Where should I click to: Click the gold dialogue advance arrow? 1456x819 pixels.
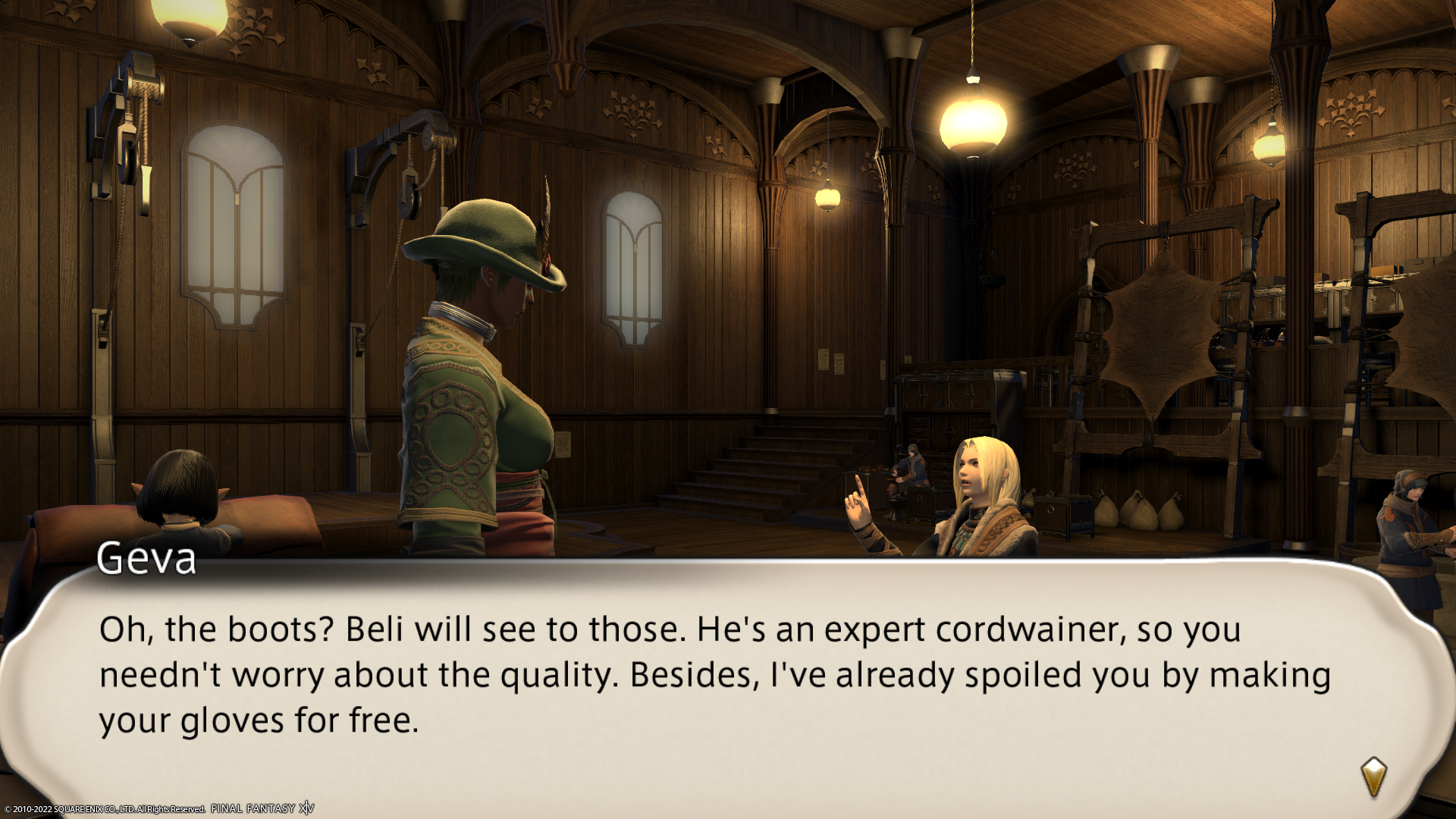pyautogui.click(x=1373, y=777)
